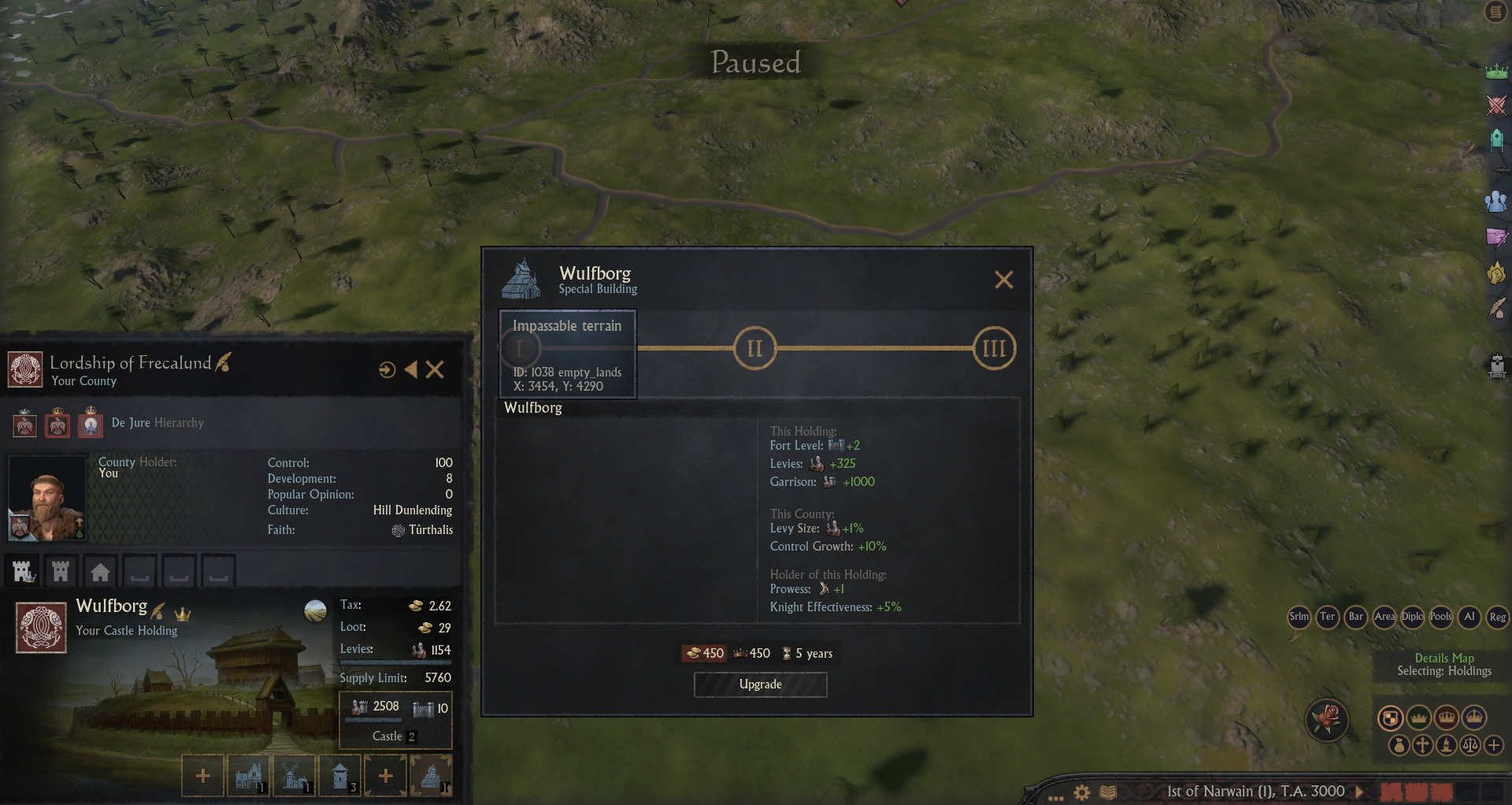Screen dimensions: 1512x805
Task: Click the Wulfborg red coat of arms
Action: coord(41,628)
